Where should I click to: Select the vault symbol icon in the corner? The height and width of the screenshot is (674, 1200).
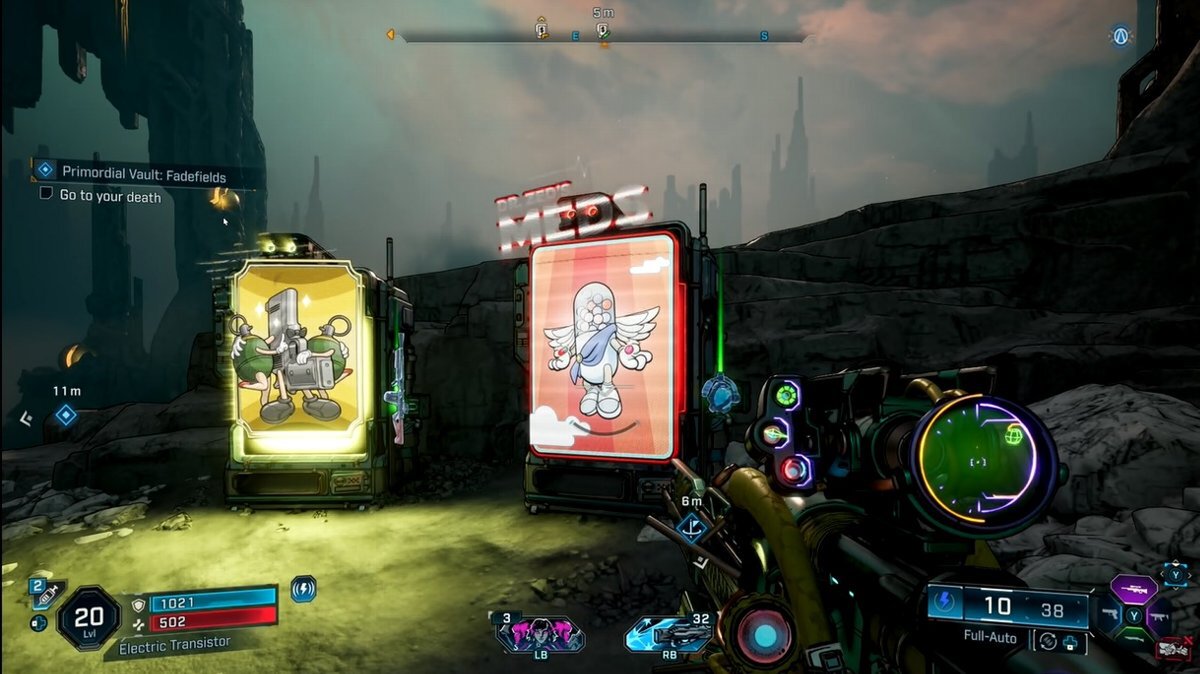pyautogui.click(x=1120, y=37)
